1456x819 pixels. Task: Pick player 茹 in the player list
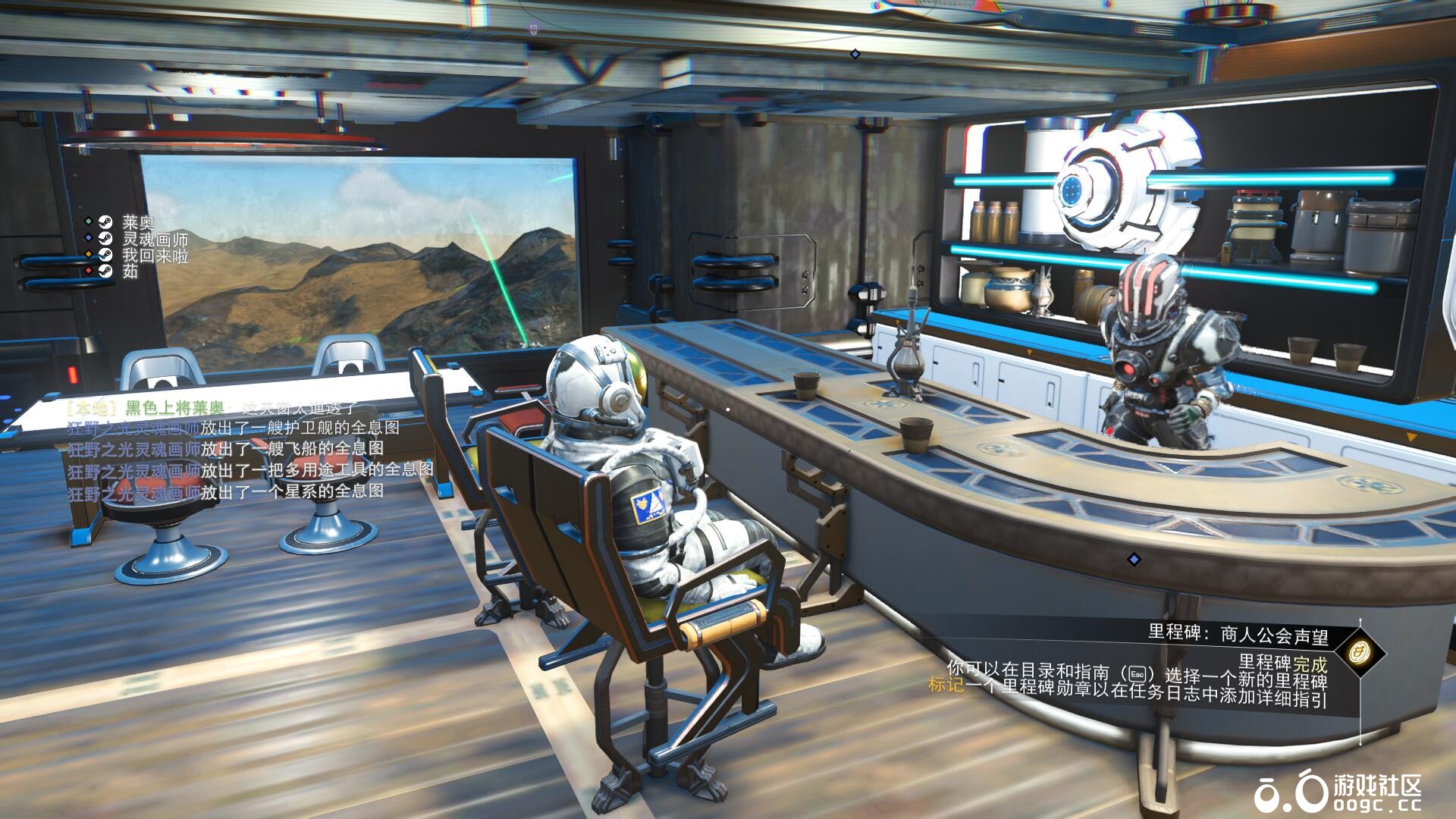pyautogui.click(x=130, y=271)
